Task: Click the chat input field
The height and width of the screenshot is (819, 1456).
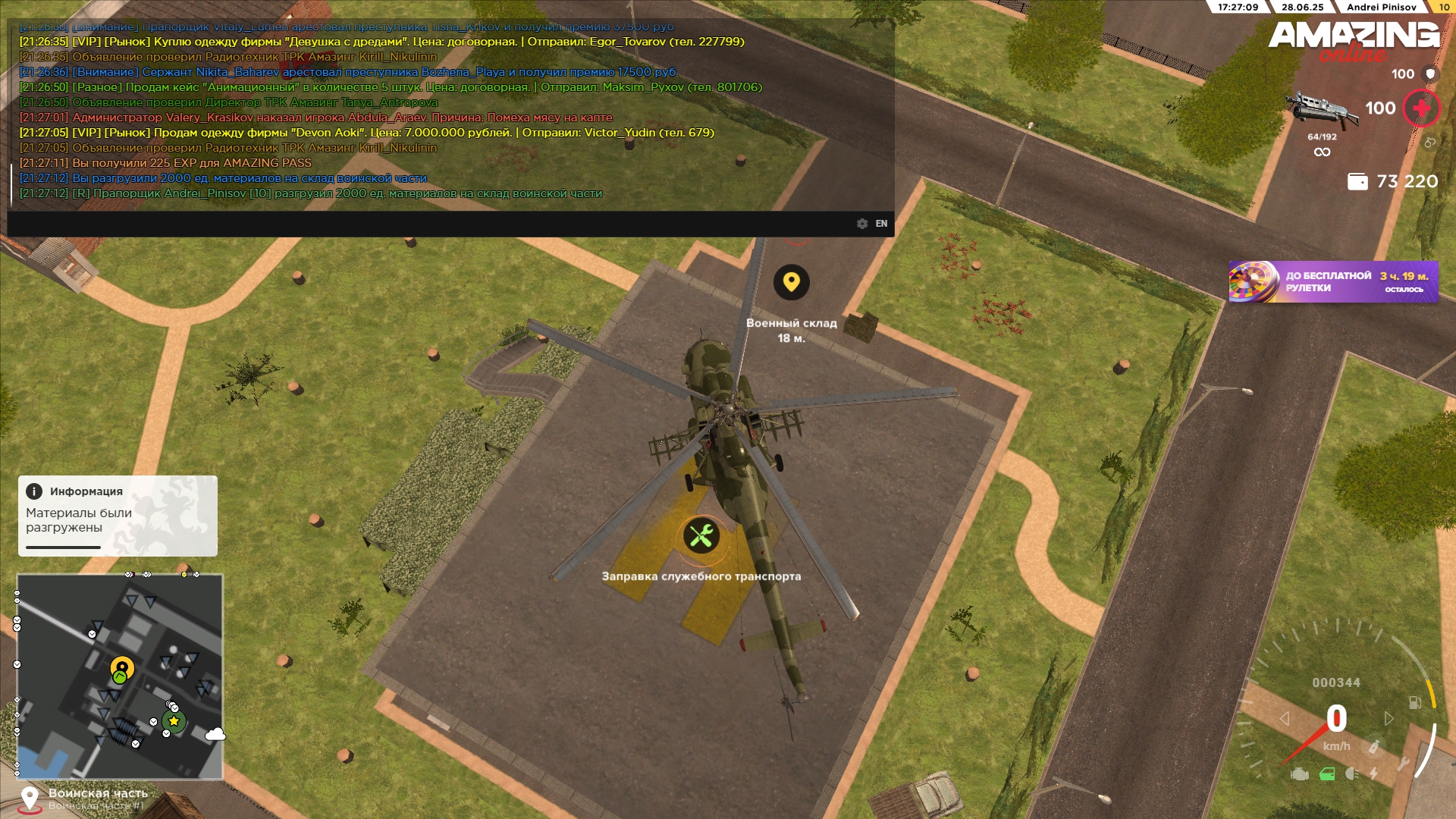Action: click(x=425, y=224)
